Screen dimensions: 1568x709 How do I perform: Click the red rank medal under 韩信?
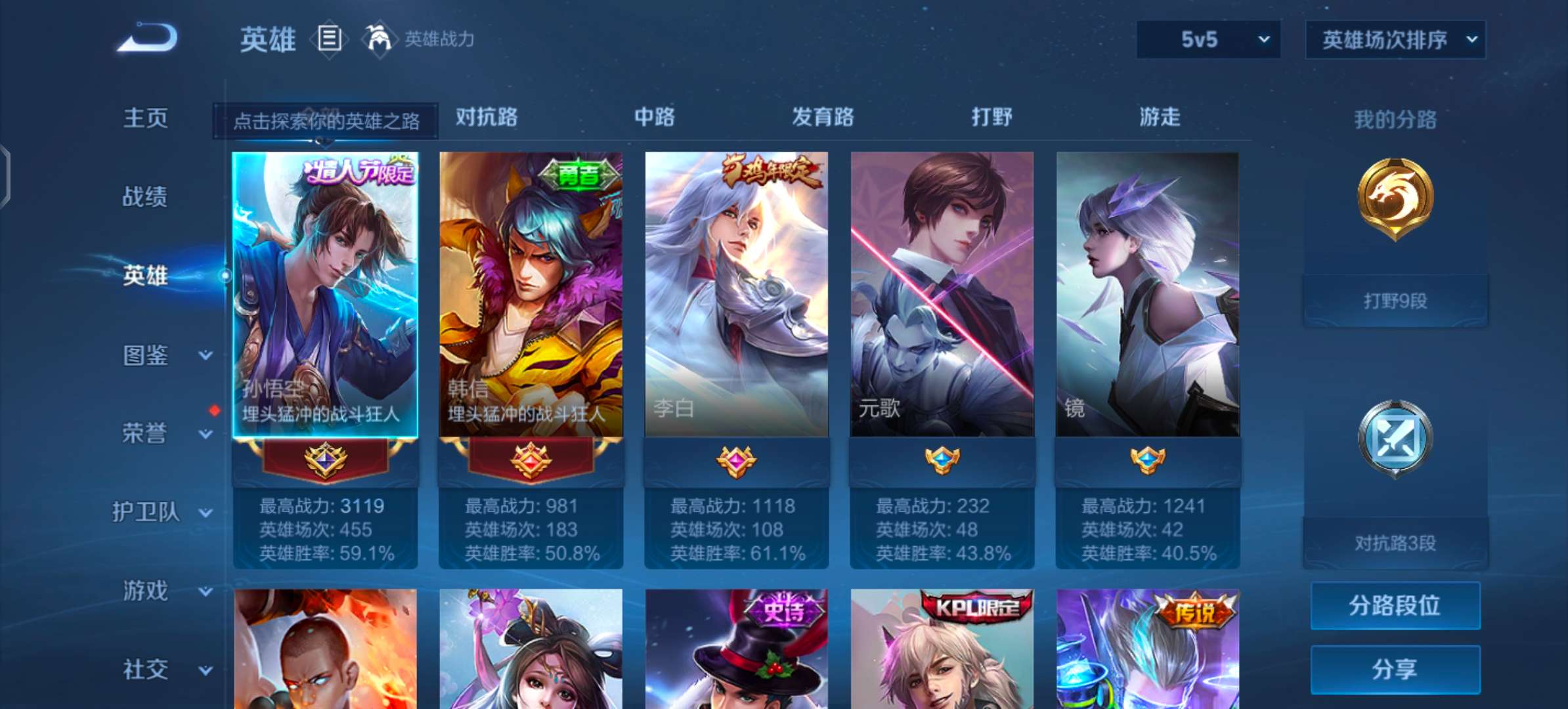[x=531, y=460]
